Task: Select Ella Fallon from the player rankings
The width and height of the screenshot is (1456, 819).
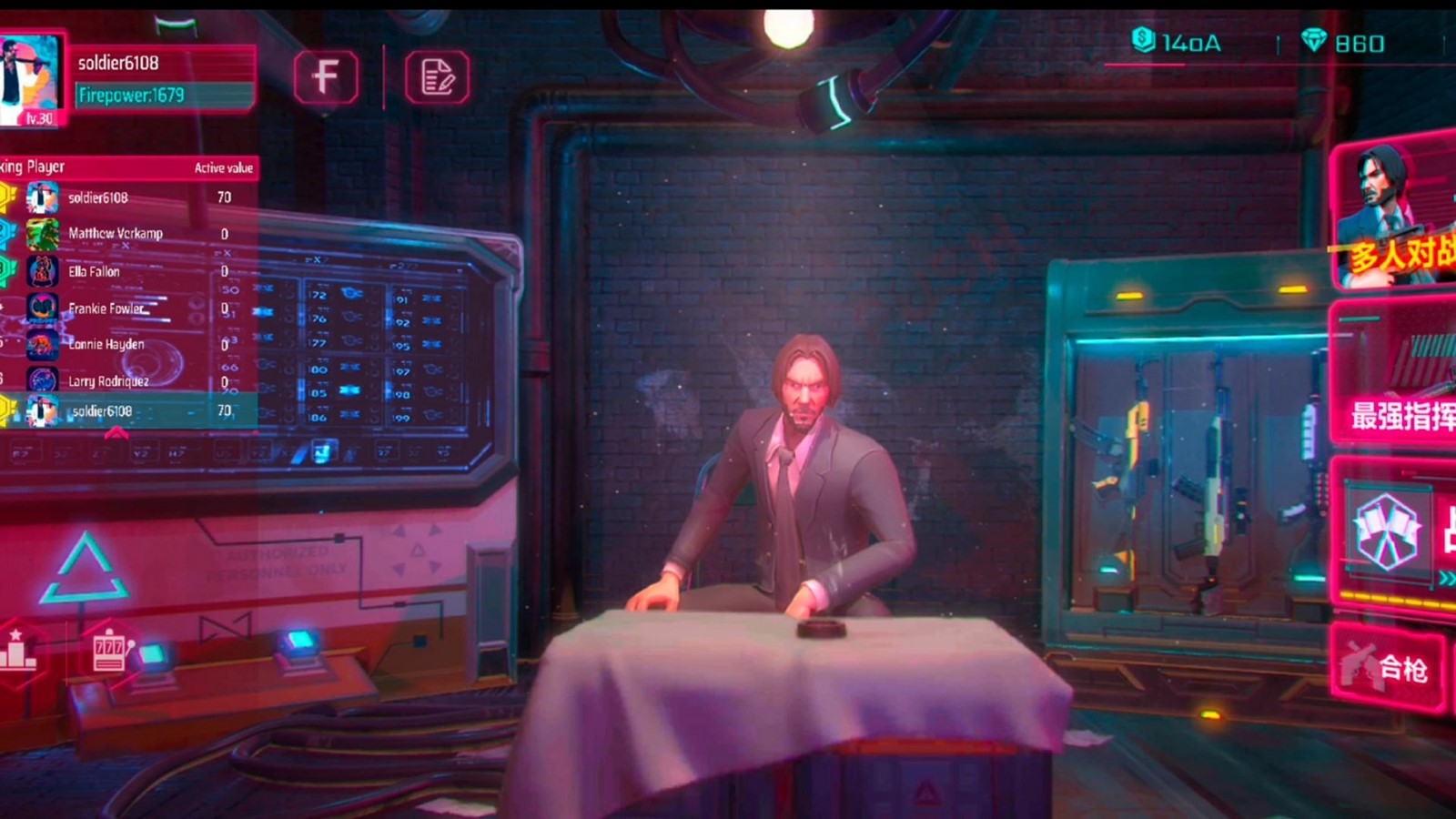Action: 94,271
